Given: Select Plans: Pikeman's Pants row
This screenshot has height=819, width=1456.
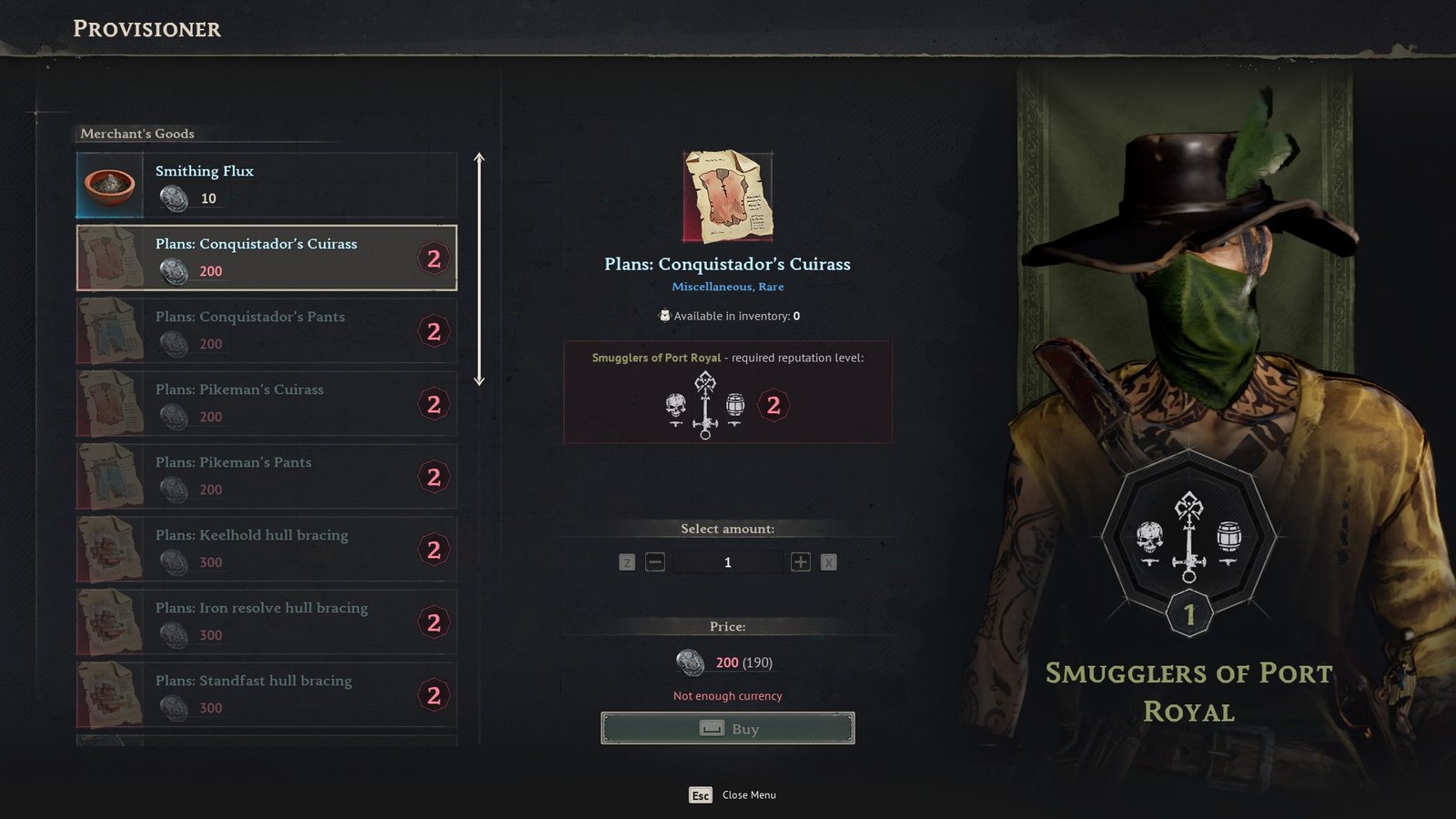Looking at the screenshot, I should point(266,476).
